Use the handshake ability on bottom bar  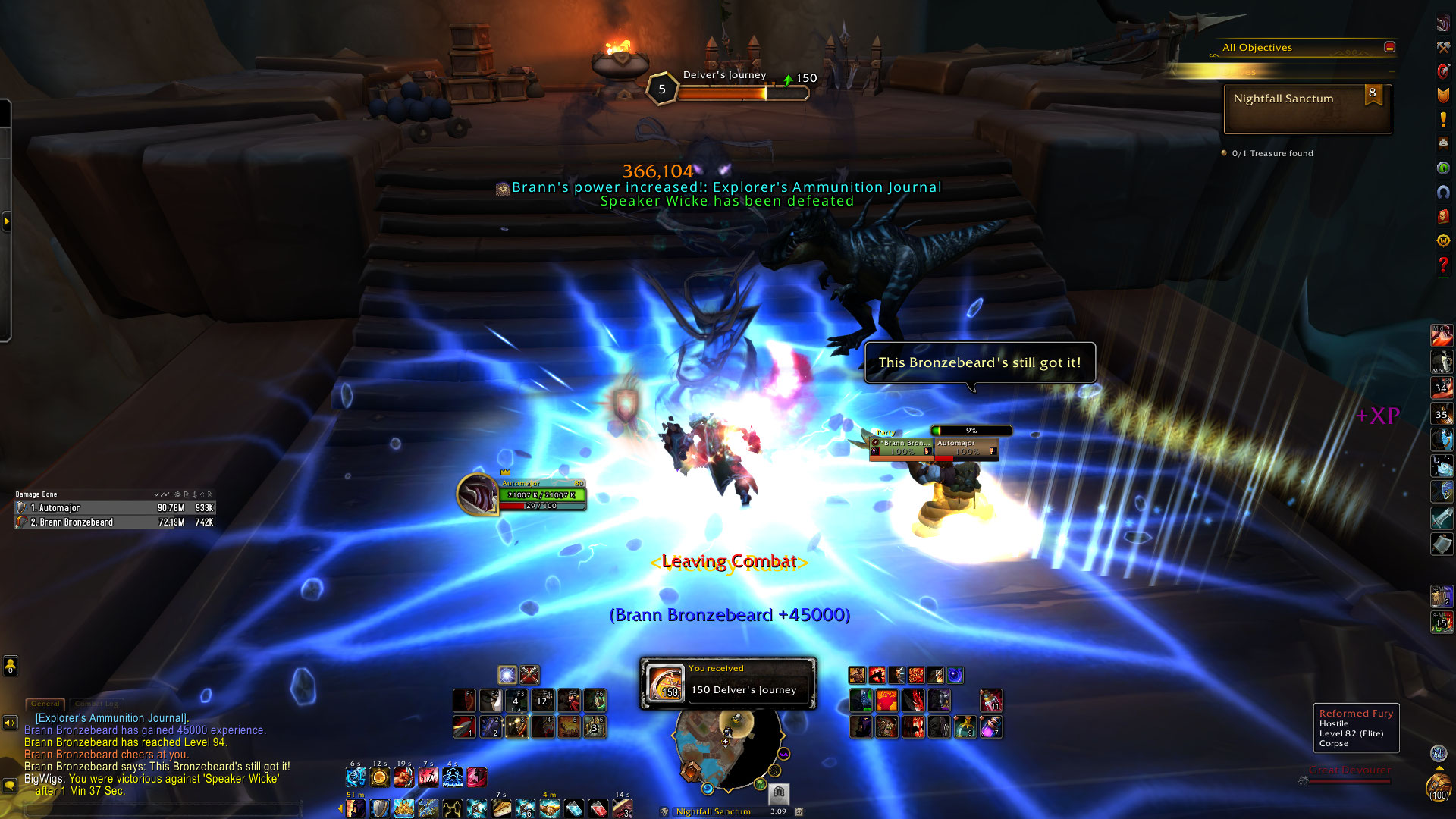tap(550, 808)
